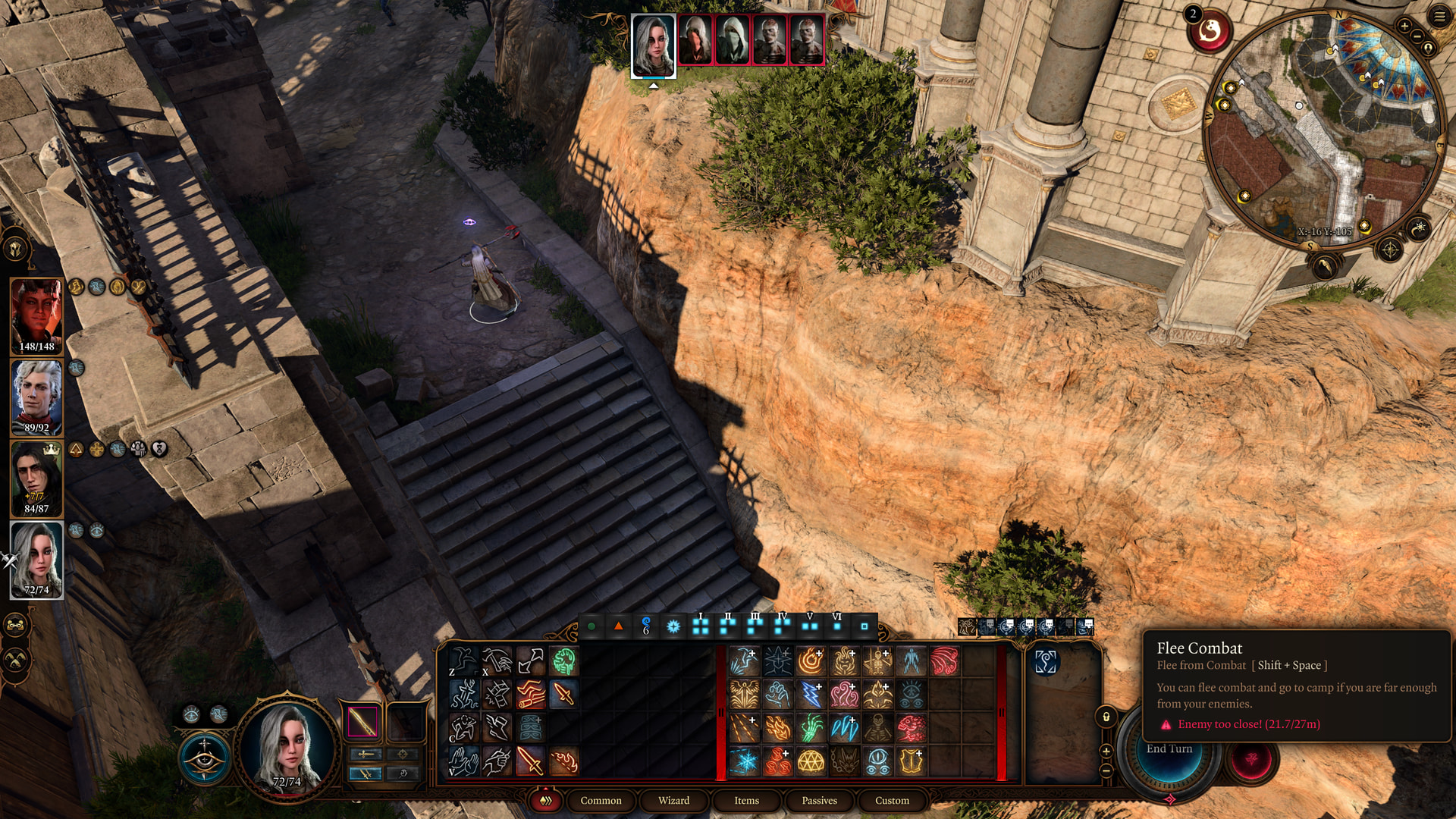Select the Passives hotbar tab

click(819, 800)
